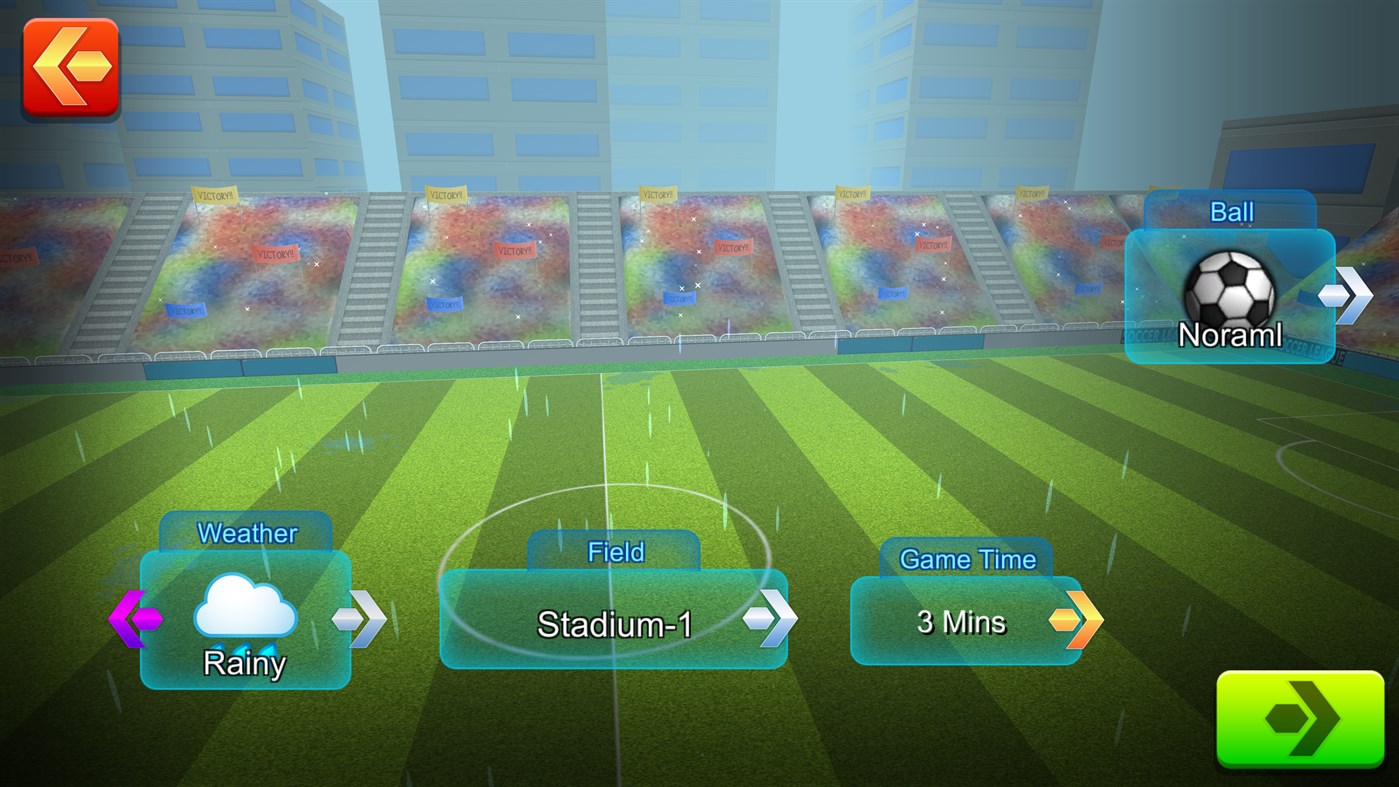
Task: Start the match with the green arrow button
Action: [1299, 719]
